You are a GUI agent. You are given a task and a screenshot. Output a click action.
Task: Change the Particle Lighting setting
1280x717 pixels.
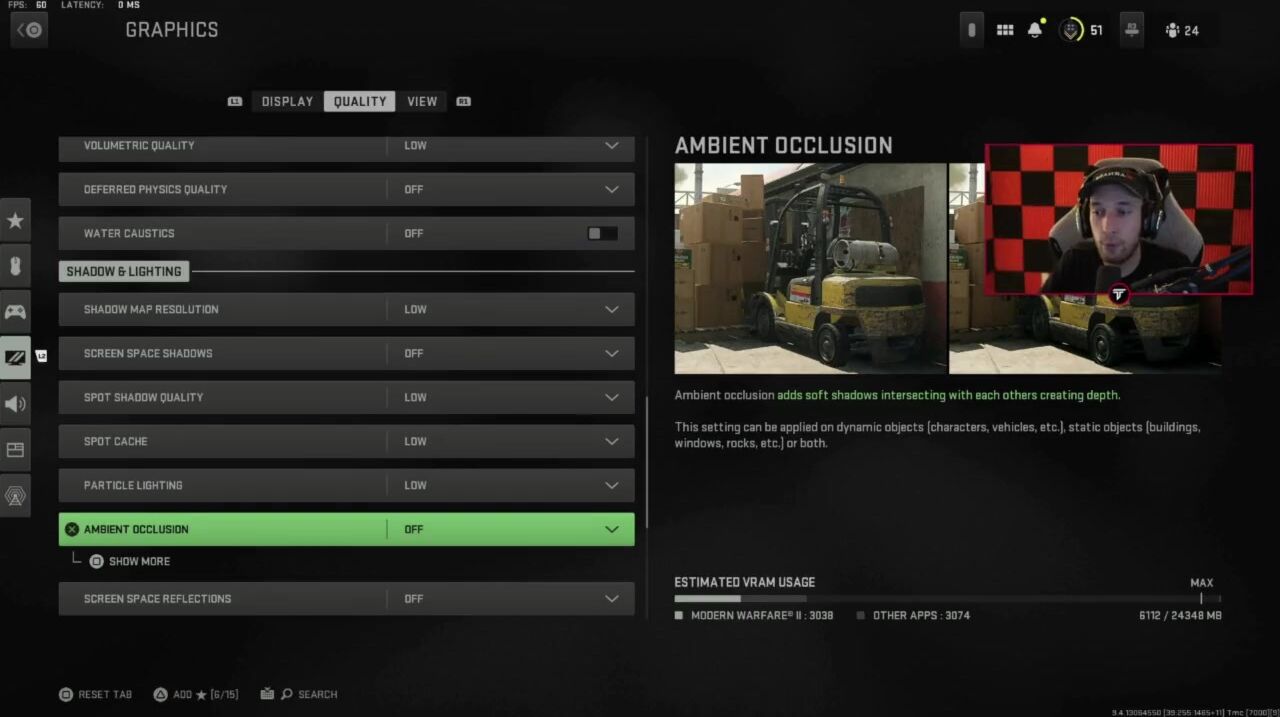[x=611, y=485]
